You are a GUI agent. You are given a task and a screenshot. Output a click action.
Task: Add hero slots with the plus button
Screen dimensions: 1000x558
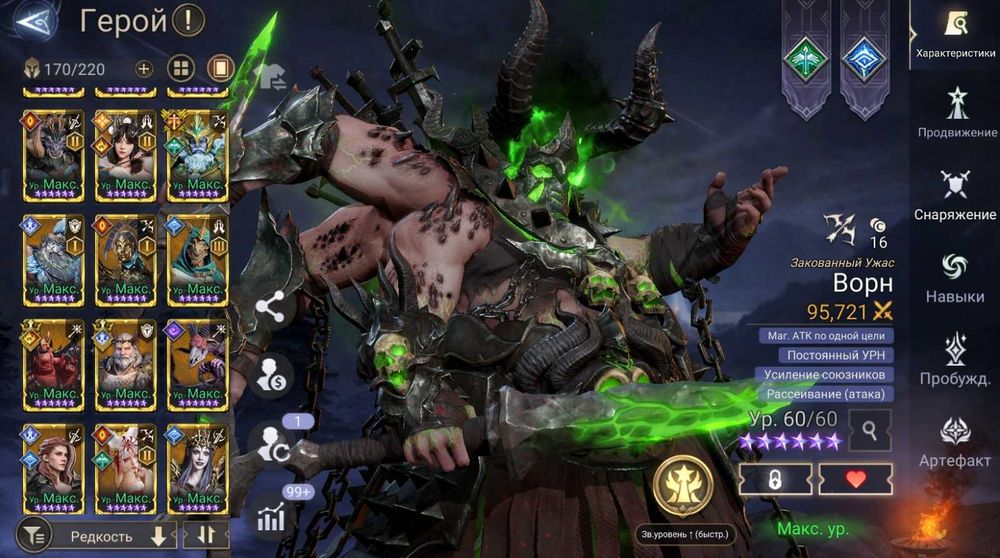144,69
